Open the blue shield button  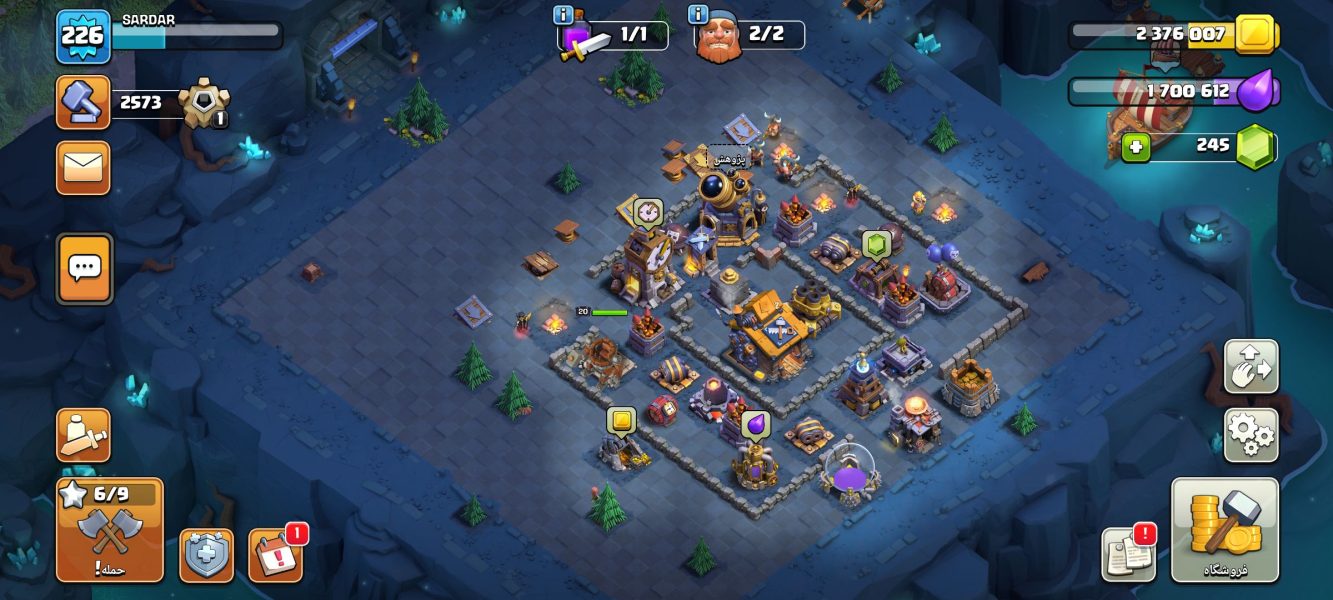(x=206, y=555)
